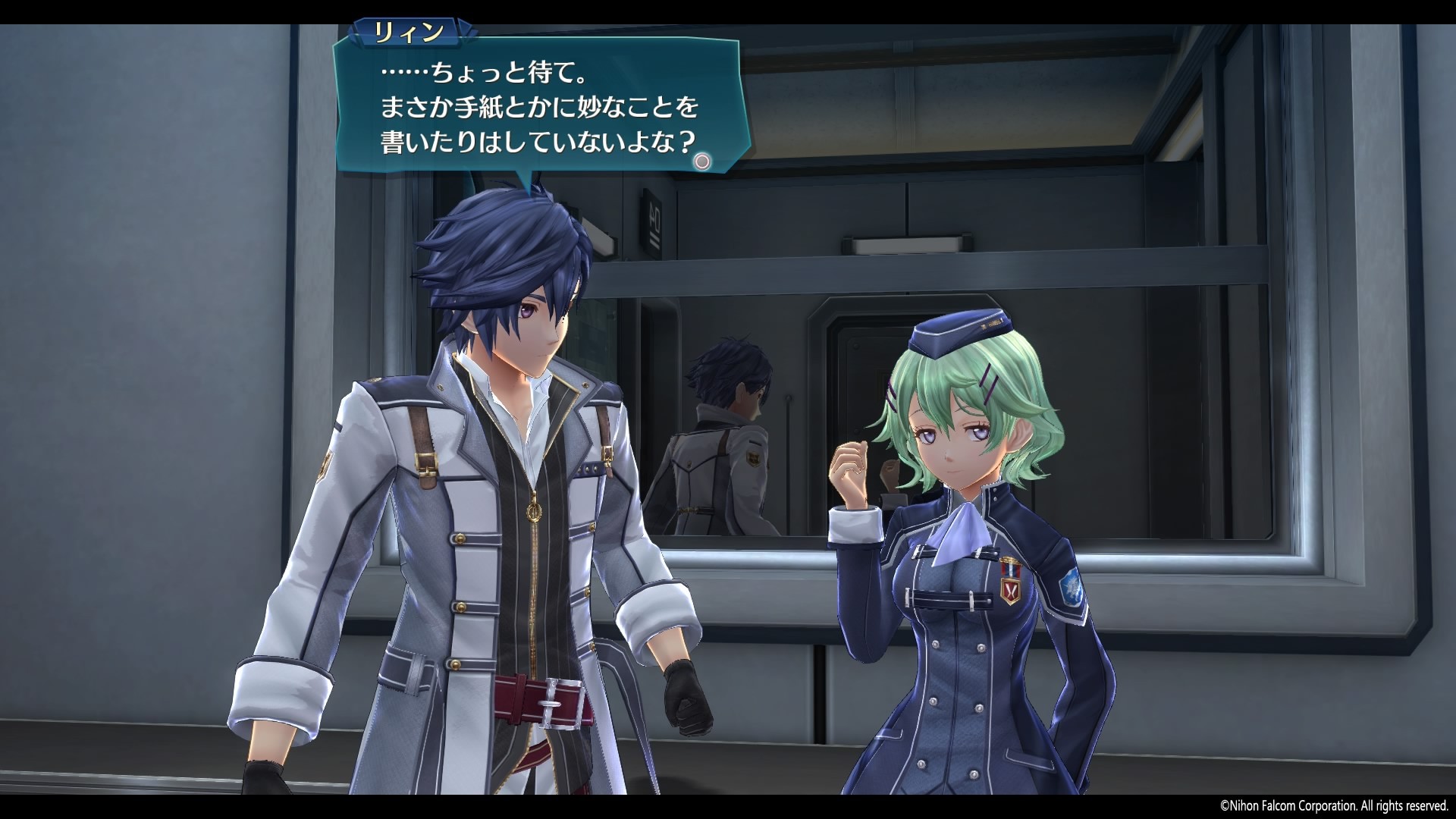Expand the dialogue box speech bubble

point(538,106)
